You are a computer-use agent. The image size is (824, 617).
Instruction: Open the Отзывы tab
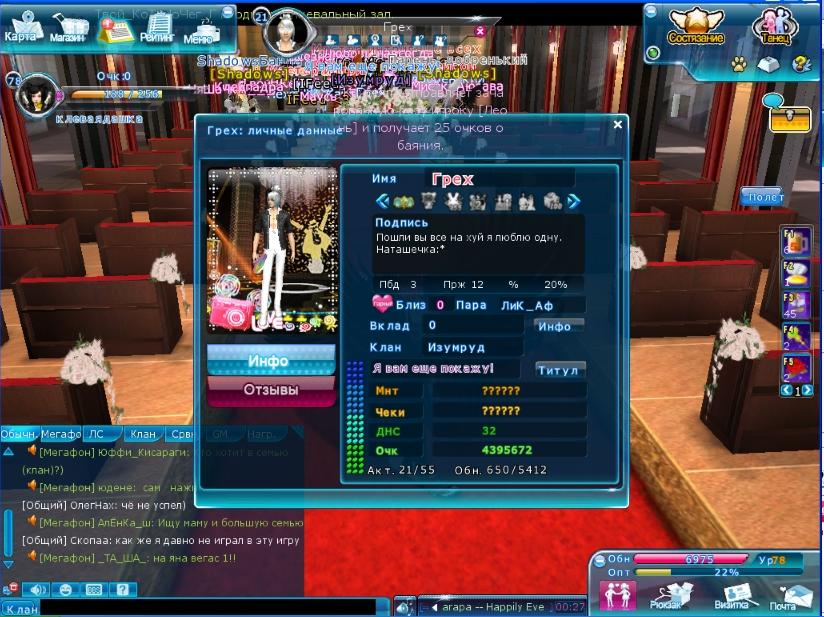(x=271, y=389)
